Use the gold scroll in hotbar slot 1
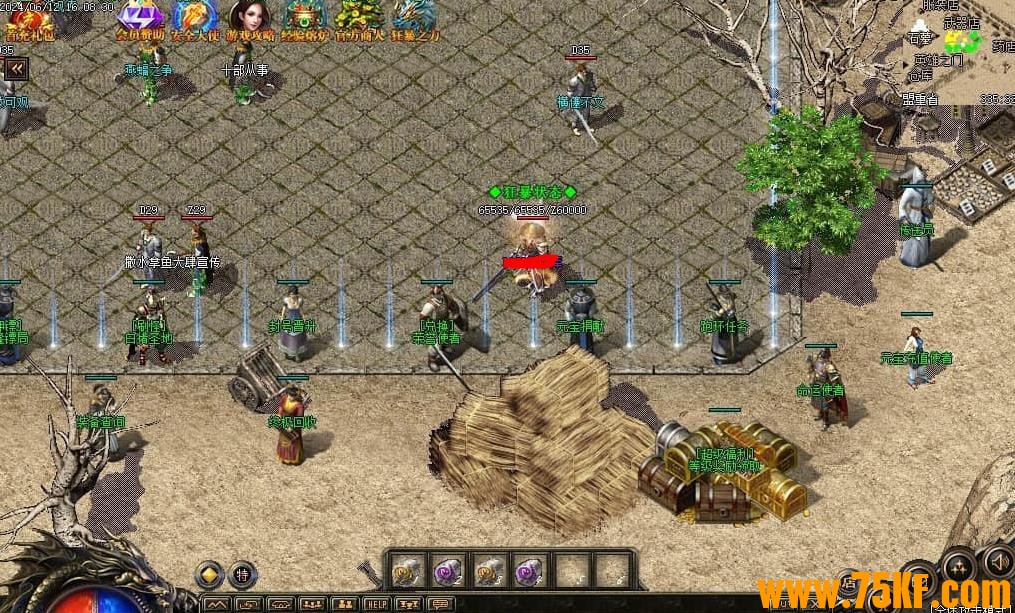 point(405,571)
